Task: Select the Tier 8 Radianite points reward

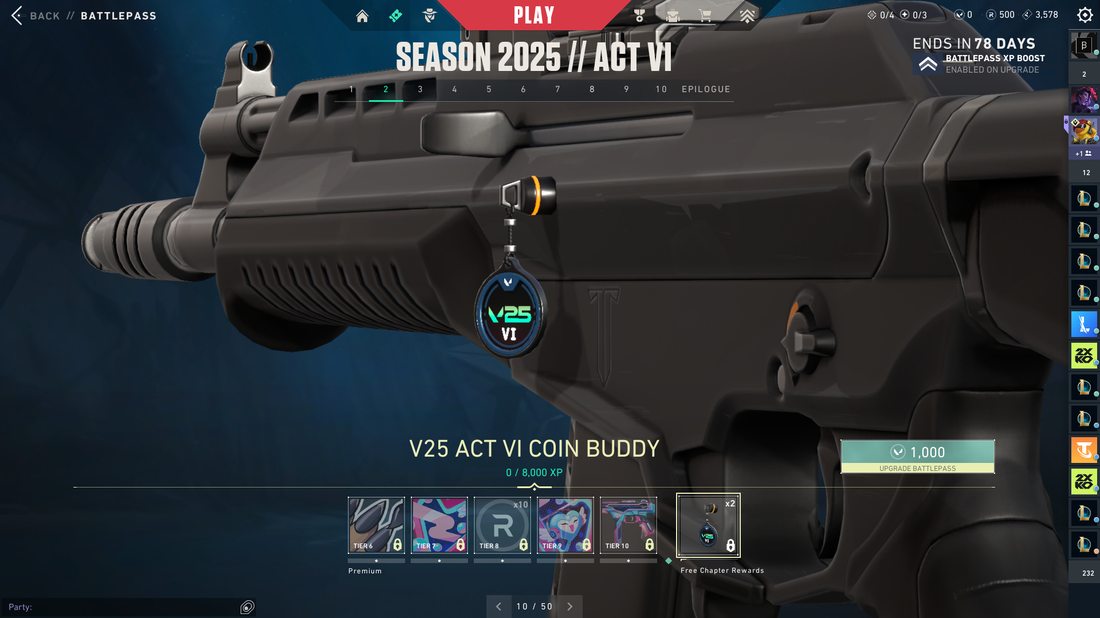Action: pyautogui.click(x=502, y=525)
